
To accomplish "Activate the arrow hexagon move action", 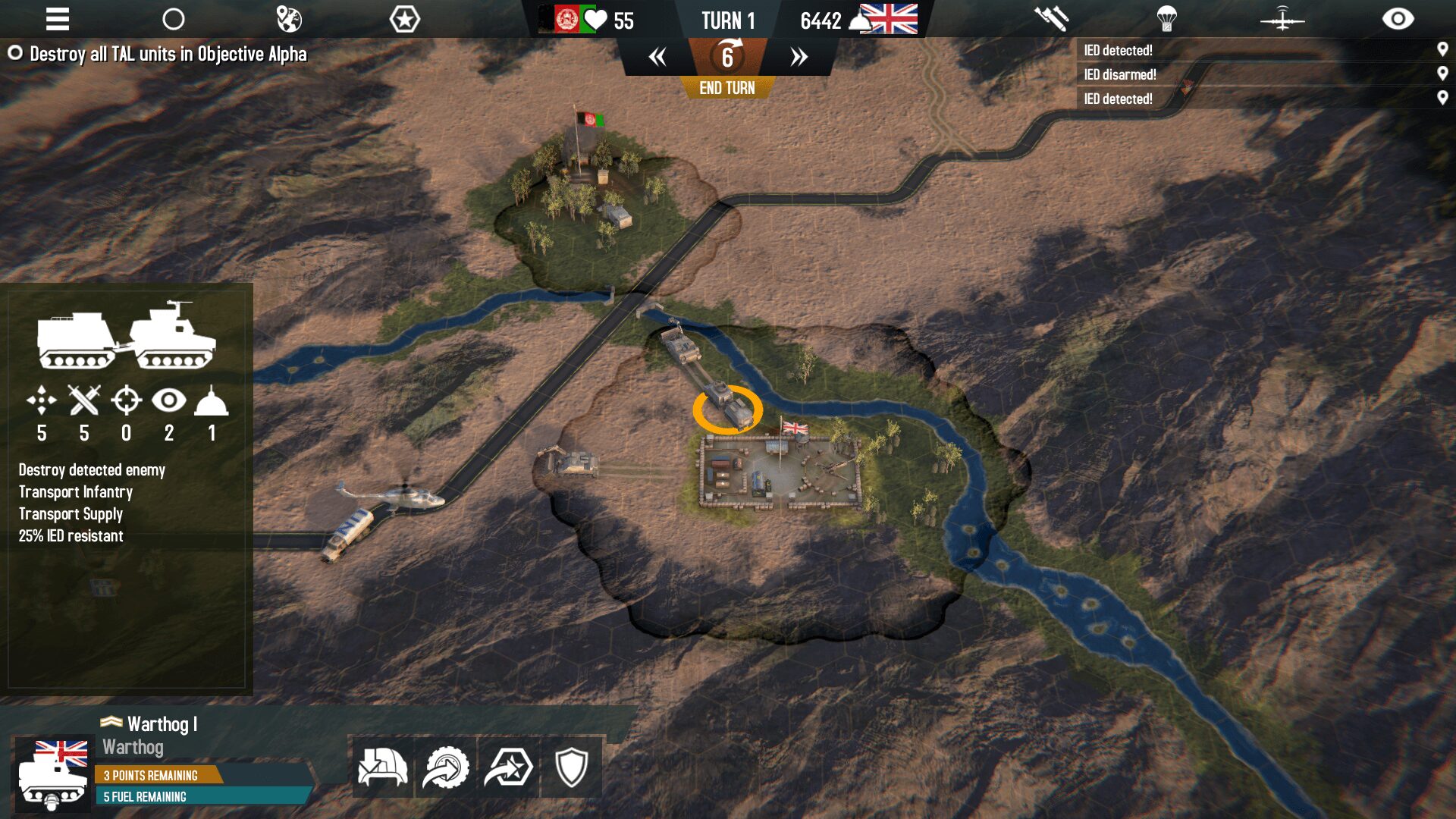I will pyautogui.click(x=509, y=767).
